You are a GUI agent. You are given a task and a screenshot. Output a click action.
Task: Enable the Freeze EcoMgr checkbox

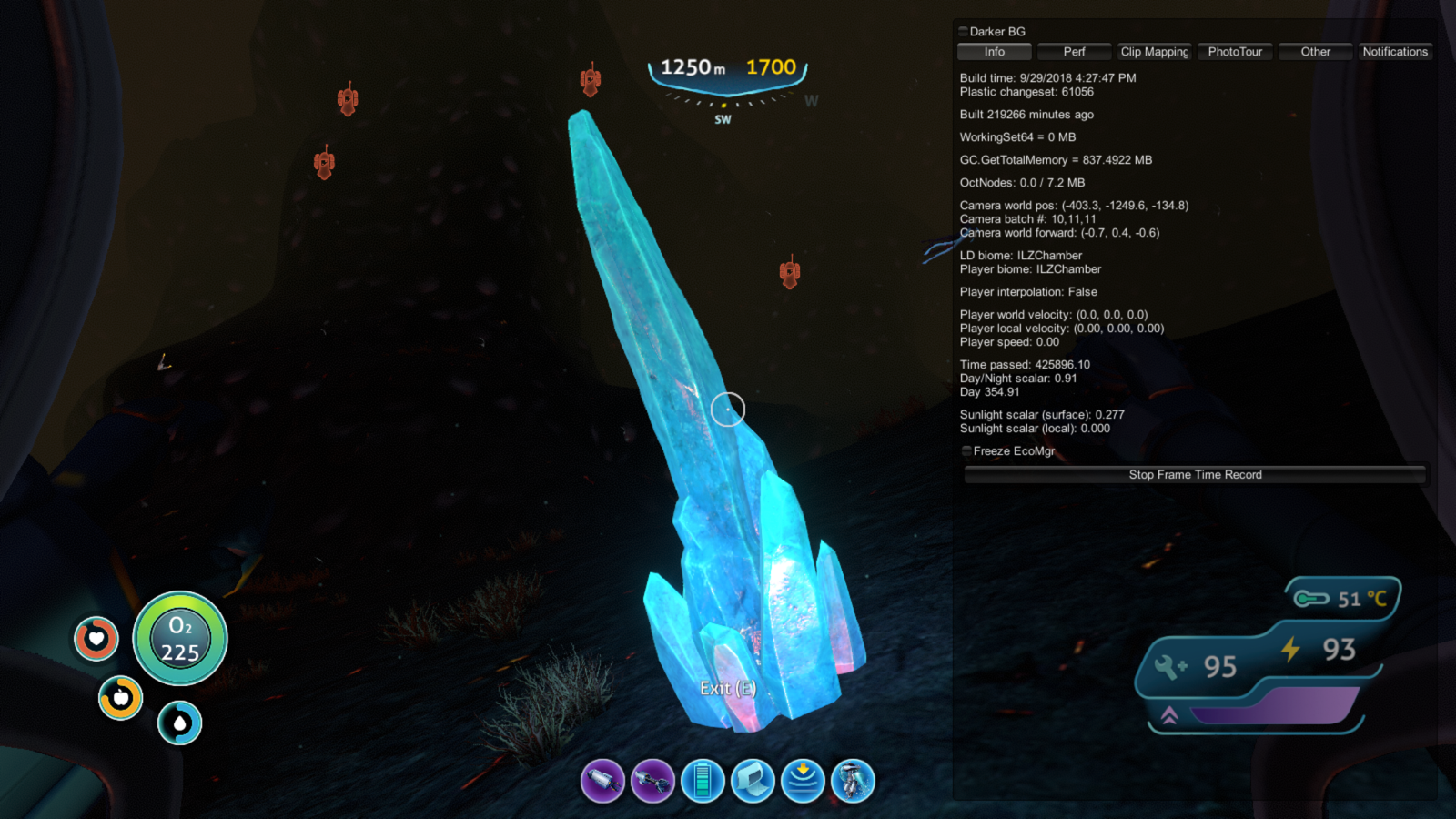[x=966, y=451]
